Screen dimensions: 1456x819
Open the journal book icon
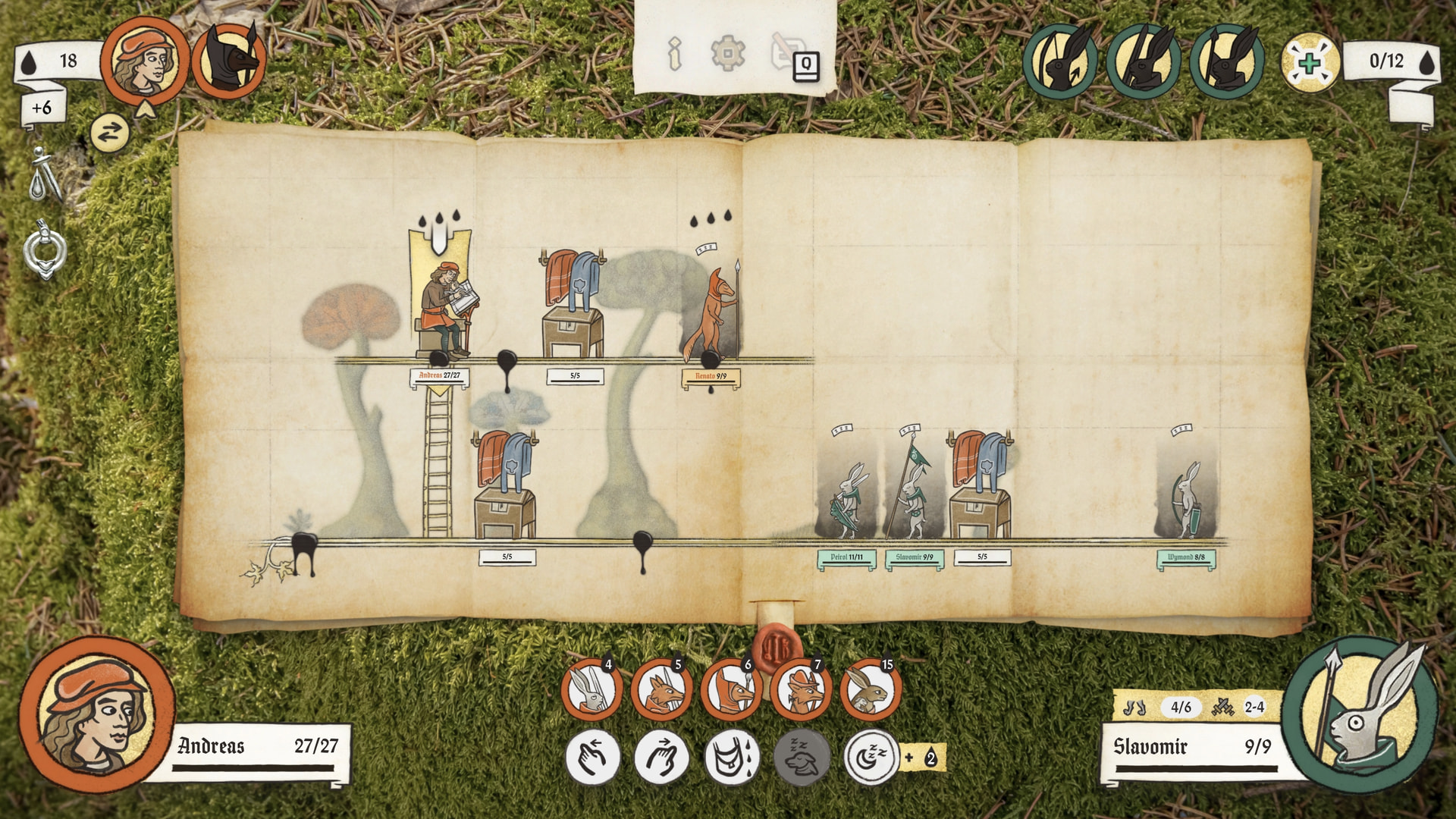[x=805, y=67]
